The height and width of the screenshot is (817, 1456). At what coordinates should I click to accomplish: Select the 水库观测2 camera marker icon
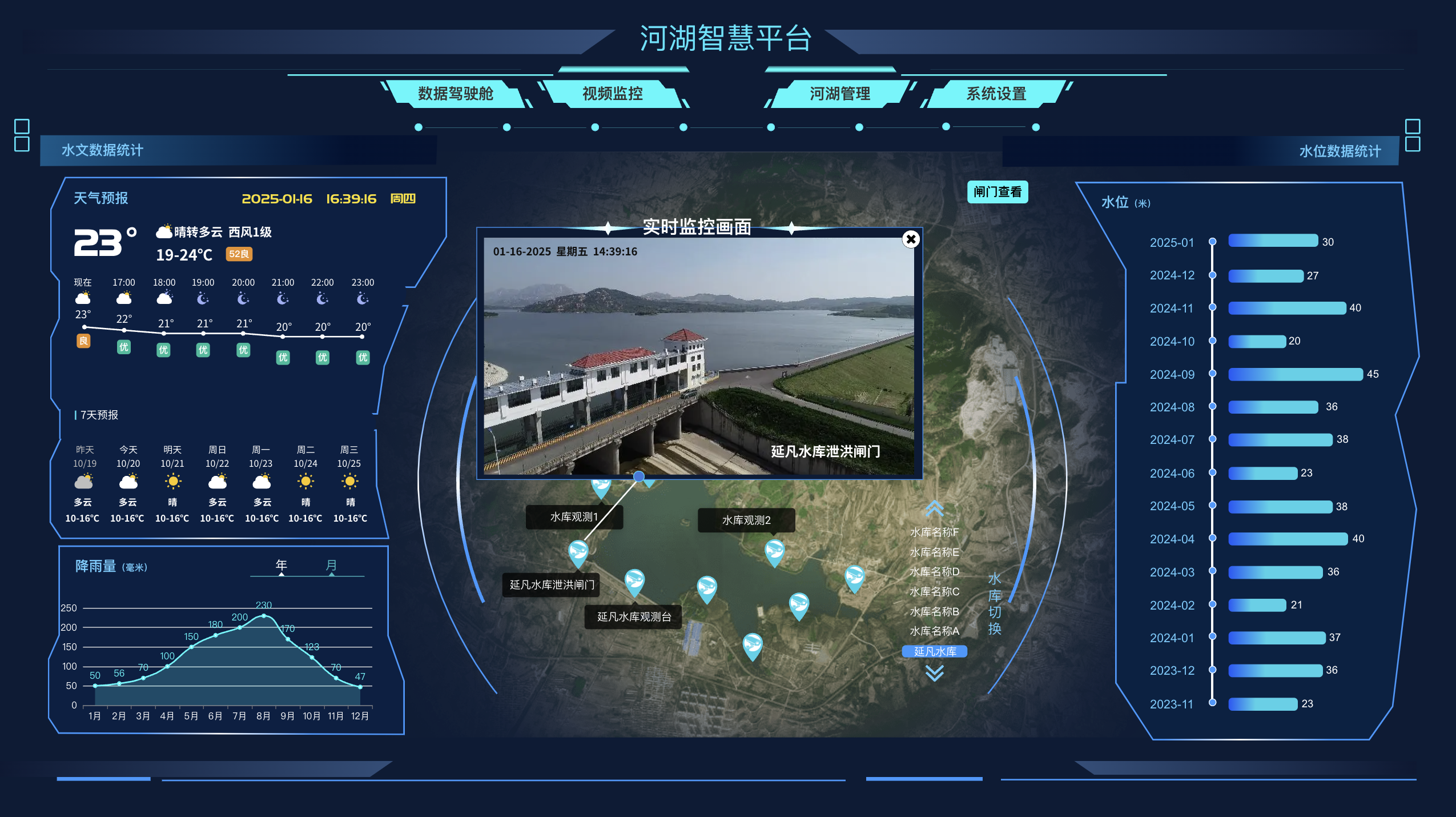[774, 551]
